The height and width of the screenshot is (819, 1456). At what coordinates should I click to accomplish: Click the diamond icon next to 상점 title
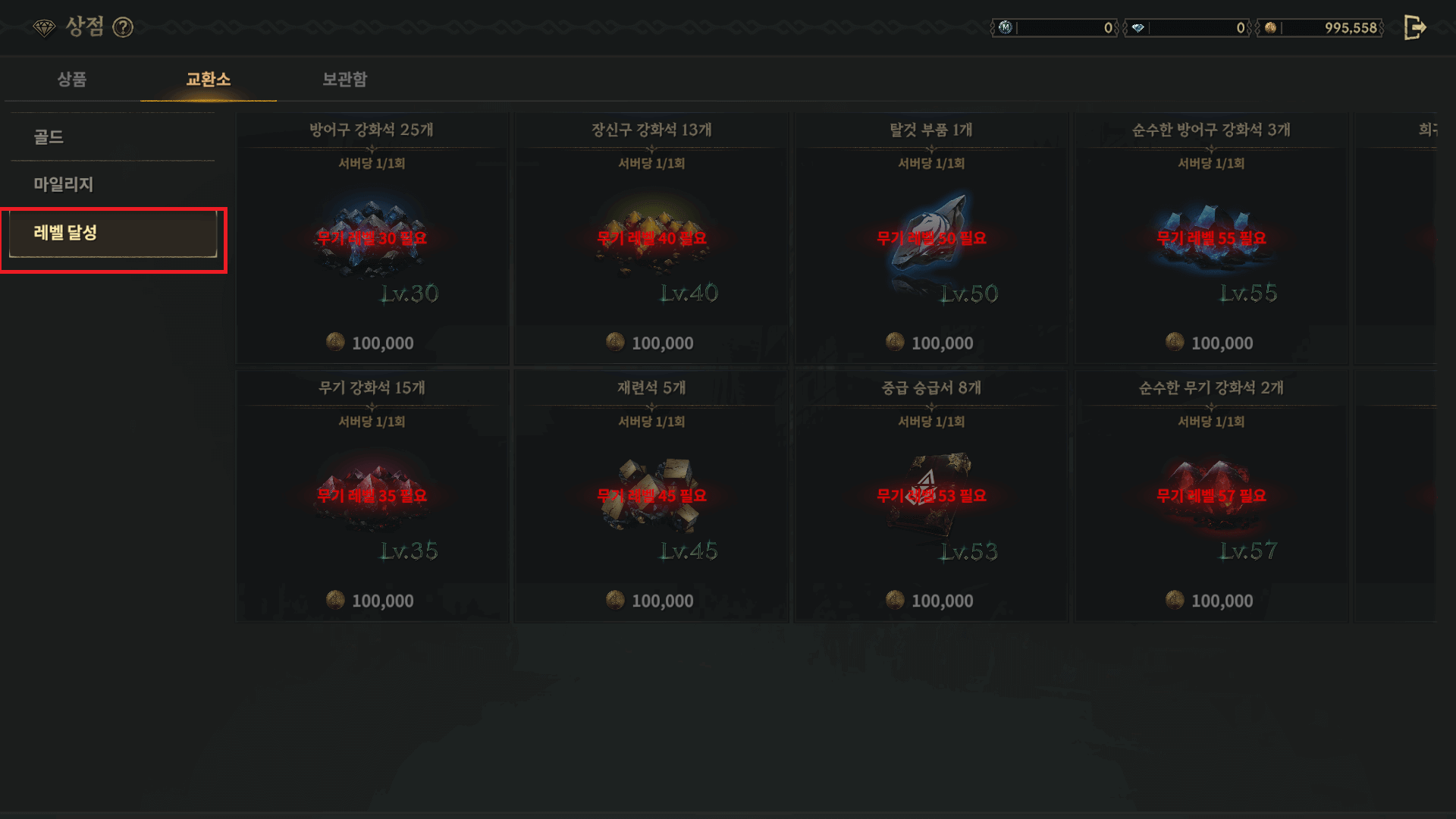[45, 27]
